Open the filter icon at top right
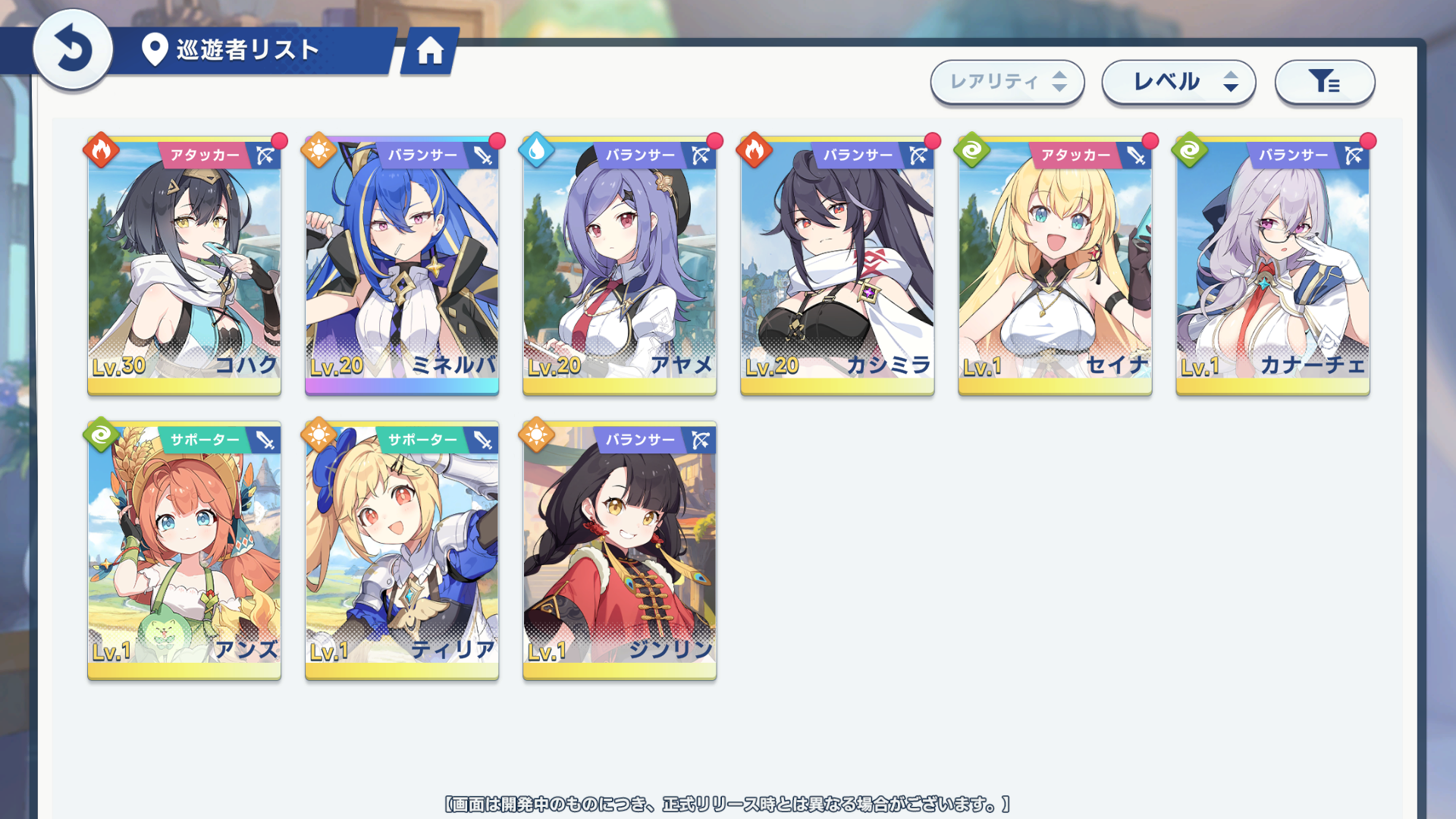Image resolution: width=1456 pixels, height=819 pixels. pyautogui.click(x=1324, y=82)
